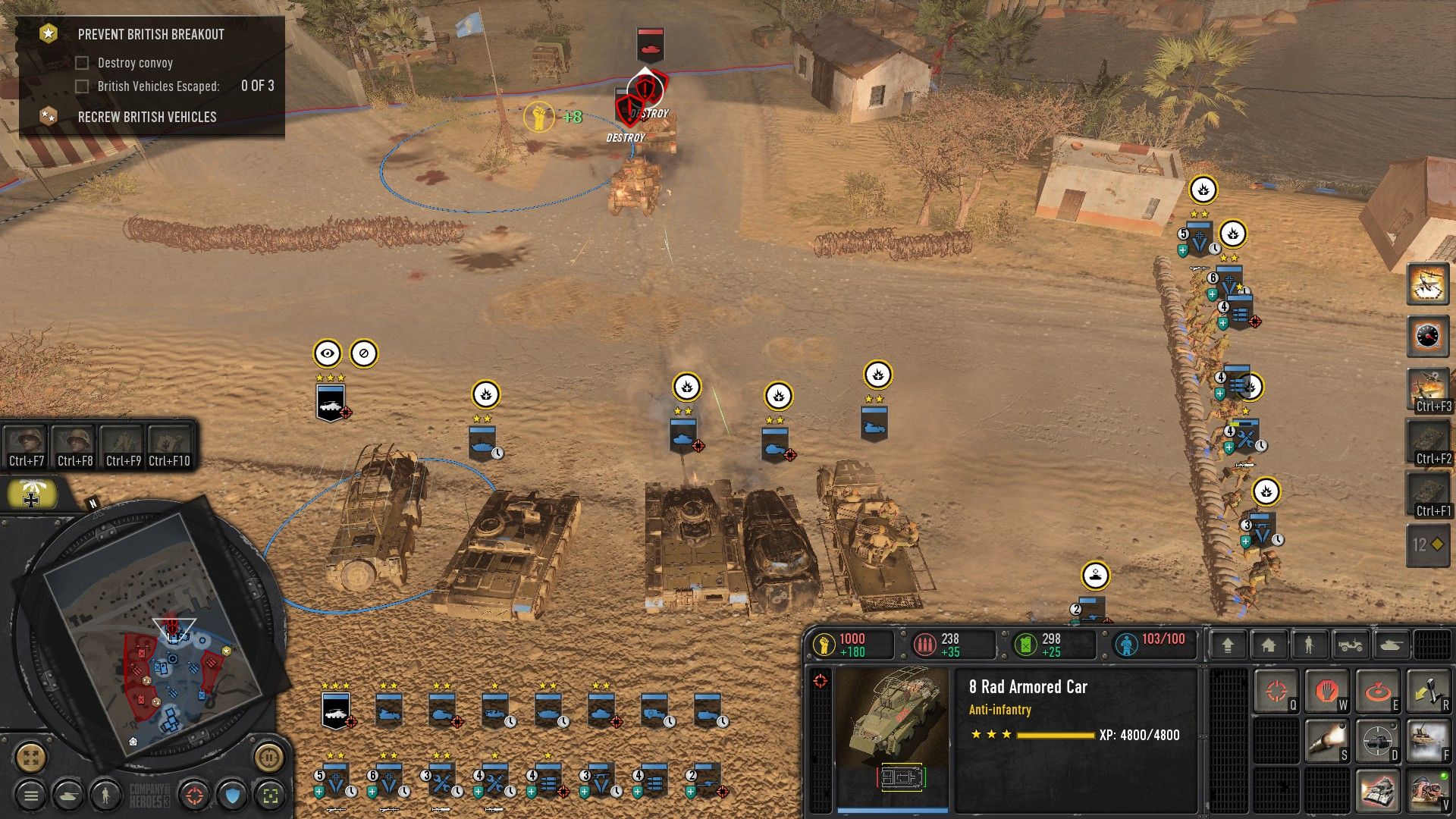Call in the aircraft landing-zone ability
Screen dimensions: 1456x819
coord(1428,284)
